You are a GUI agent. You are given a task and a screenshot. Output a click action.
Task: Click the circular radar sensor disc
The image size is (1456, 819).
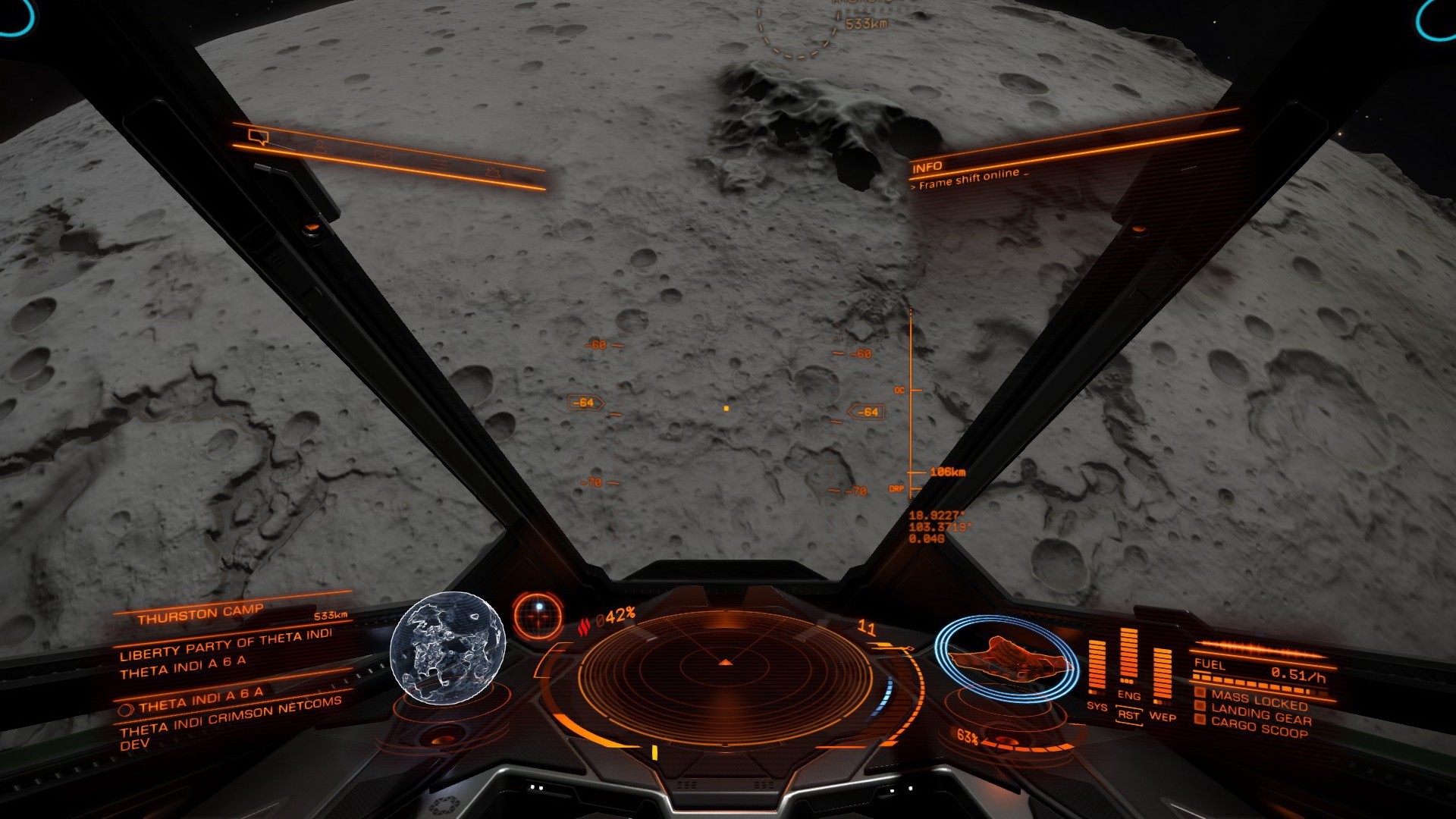[x=726, y=666]
